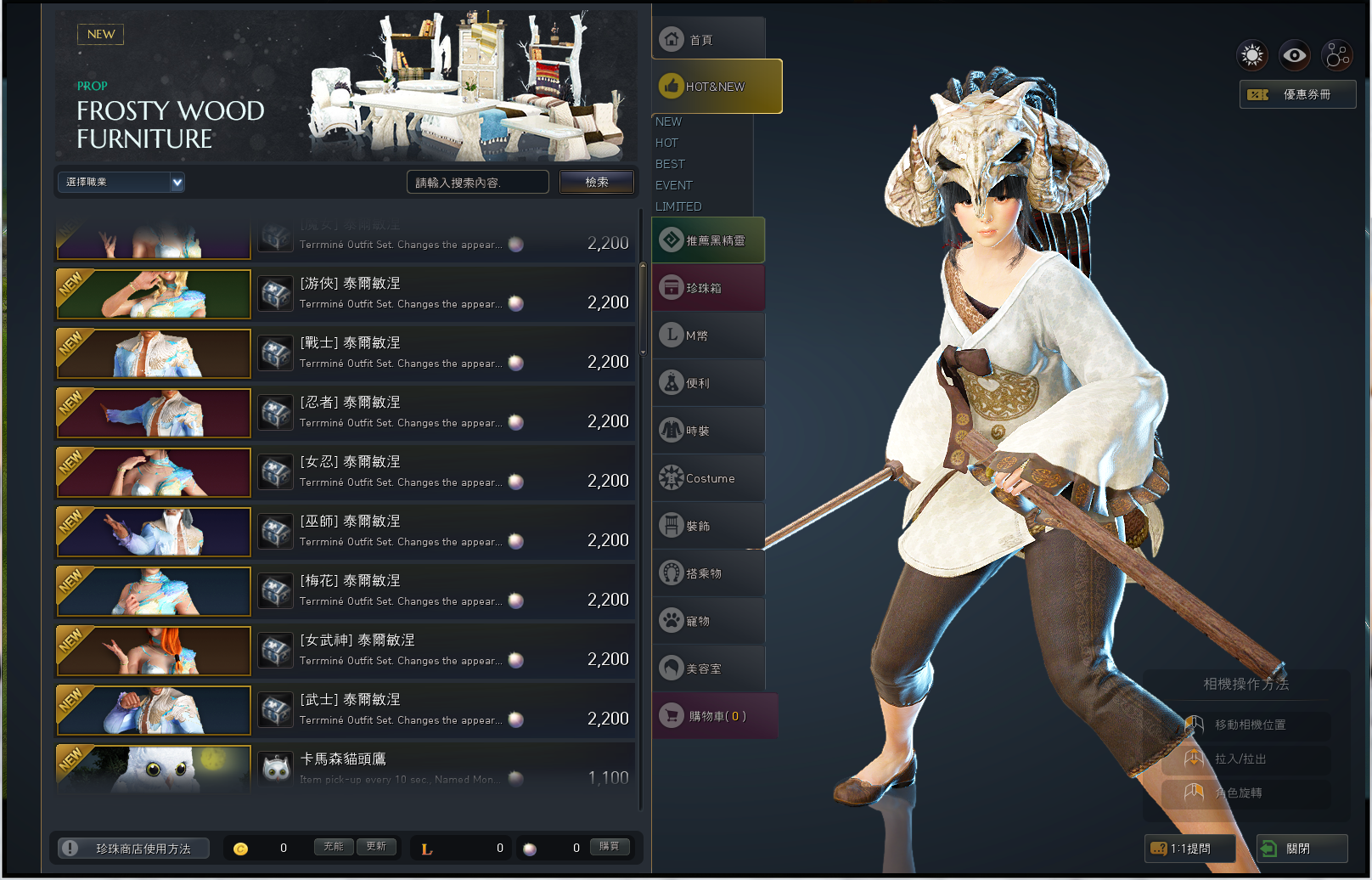Toggle the eye view icon
The image size is (1372, 880).
pos(1294,56)
